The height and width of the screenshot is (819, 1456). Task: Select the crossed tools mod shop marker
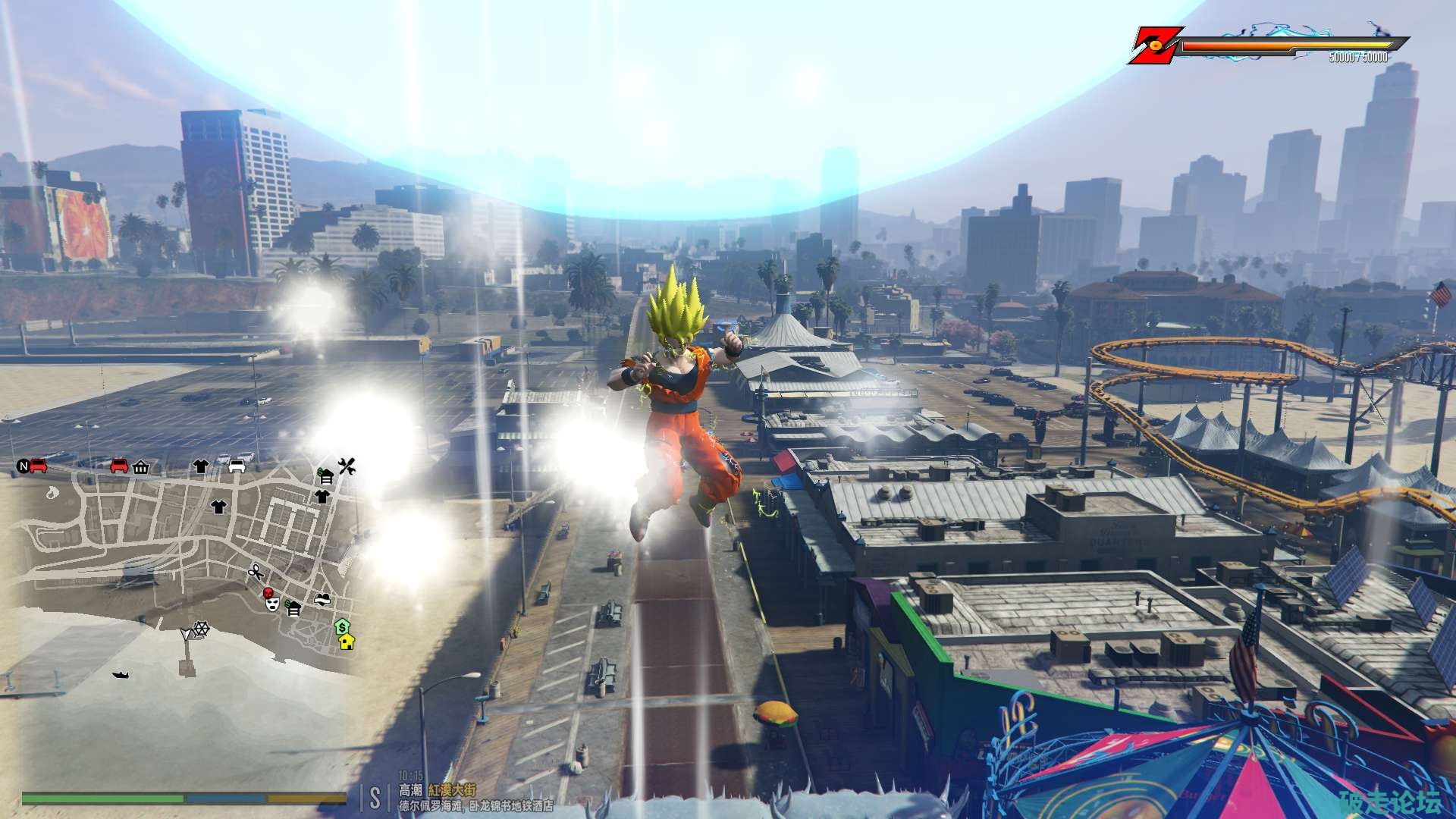pyautogui.click(x=347, y=466)
